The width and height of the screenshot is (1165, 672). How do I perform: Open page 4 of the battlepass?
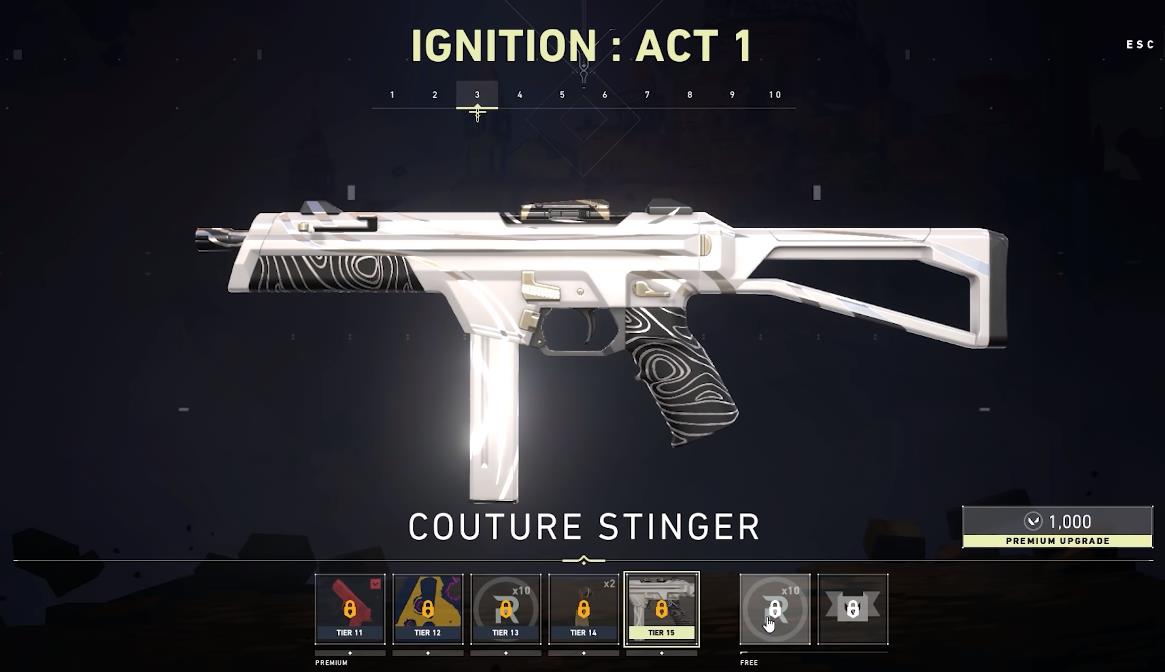pos(520,95)
